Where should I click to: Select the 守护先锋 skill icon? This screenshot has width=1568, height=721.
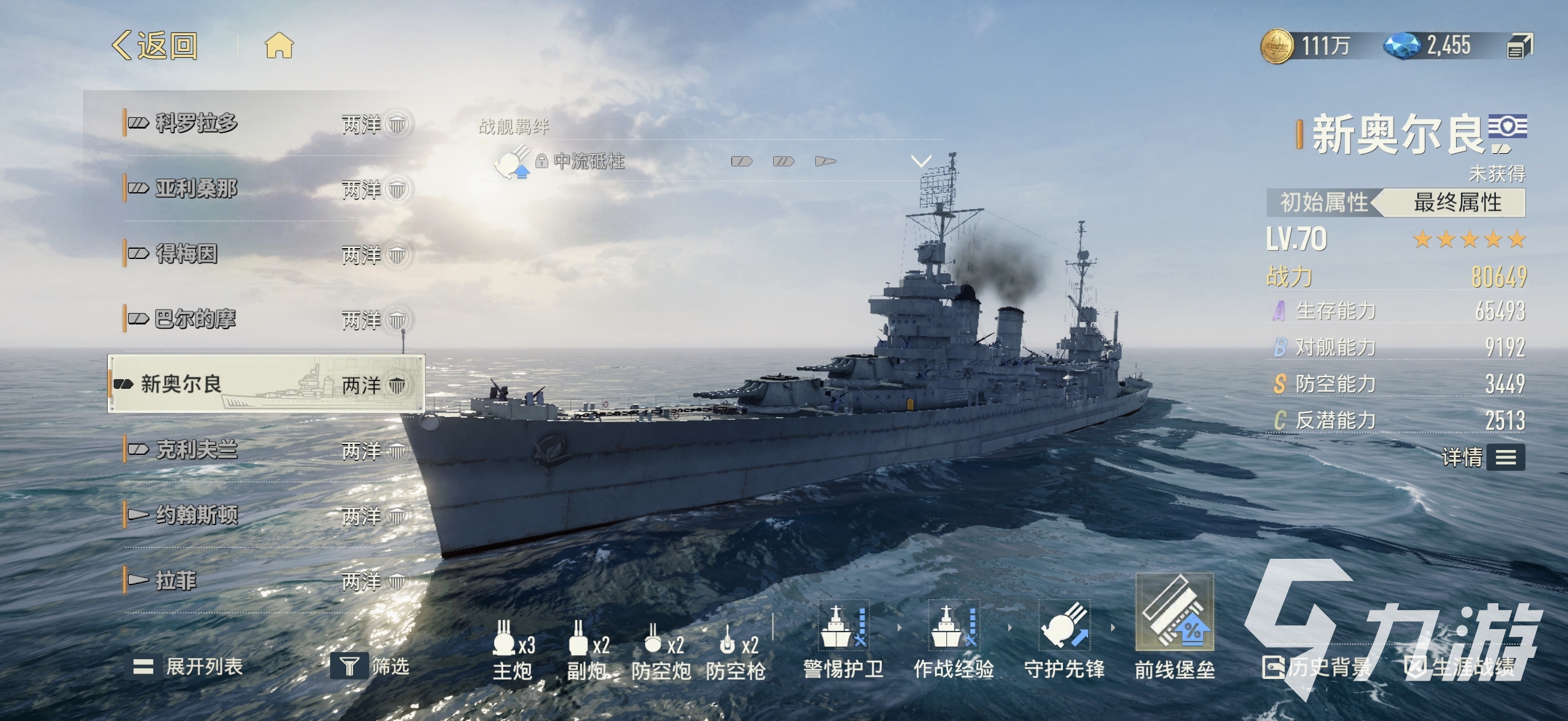point(1064,627)
